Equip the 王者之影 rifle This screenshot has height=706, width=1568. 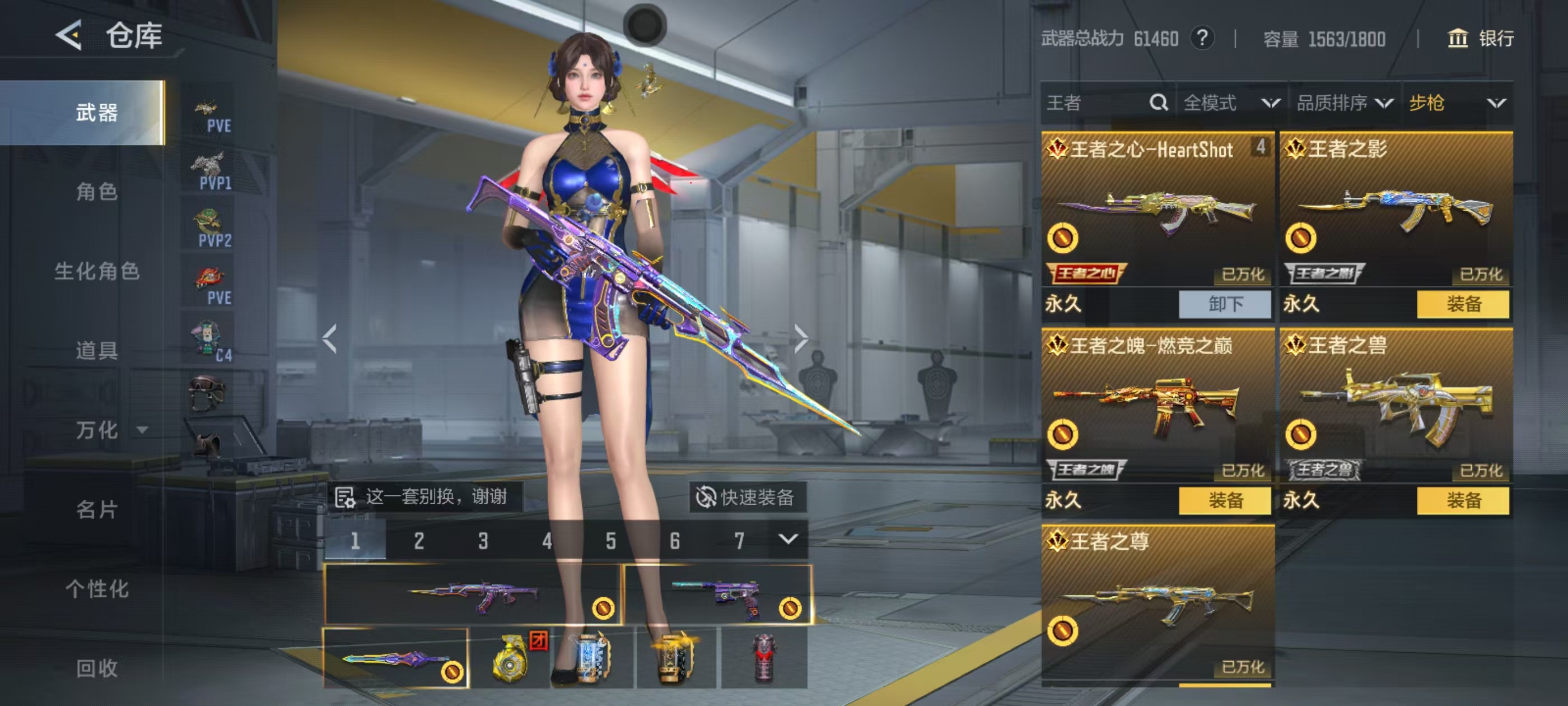(1463, 304)
